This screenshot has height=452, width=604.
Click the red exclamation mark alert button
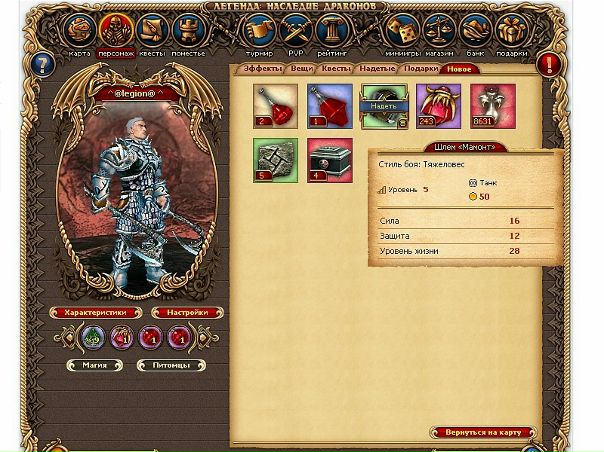point(549,66)
